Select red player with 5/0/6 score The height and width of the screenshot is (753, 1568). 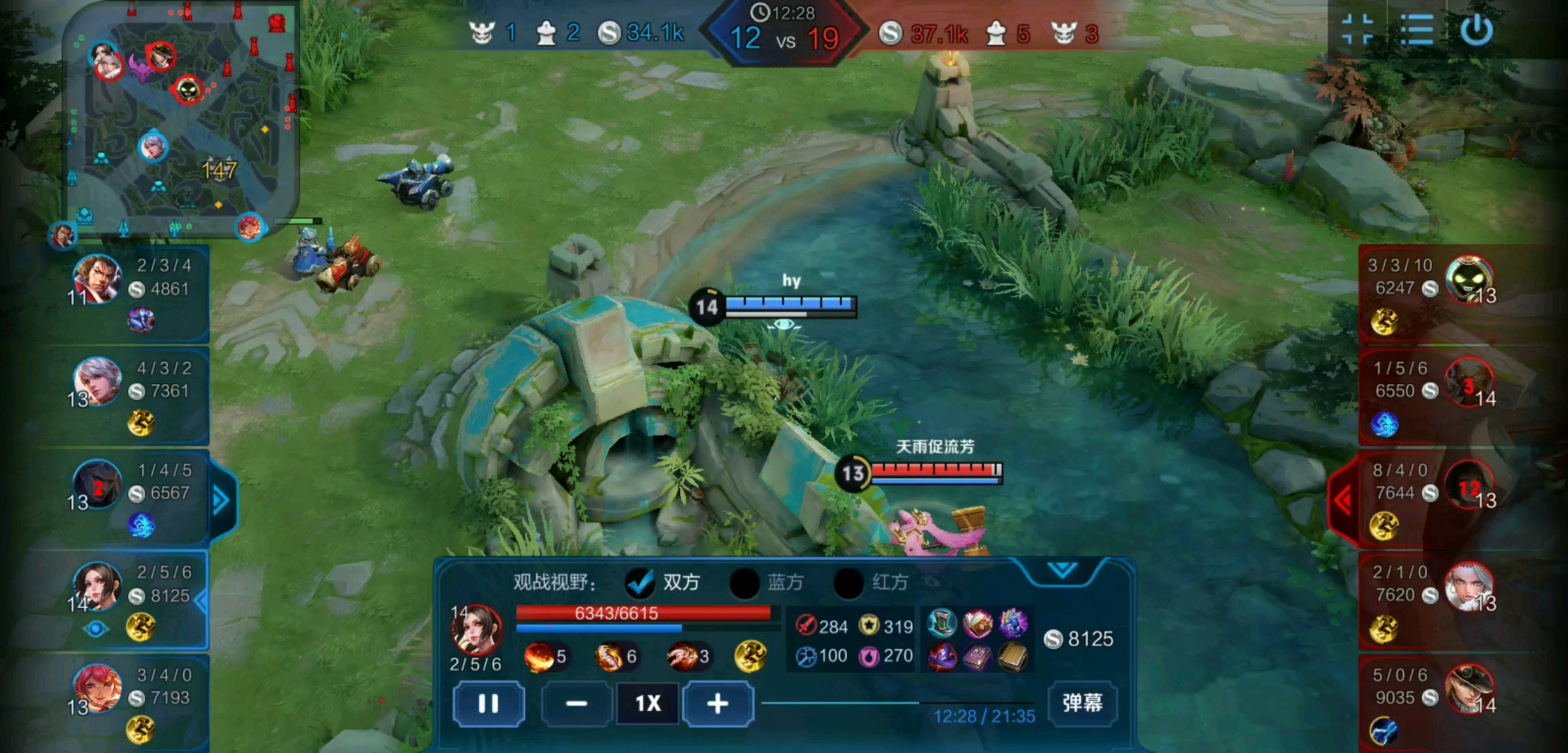[x=1468, y=689]
